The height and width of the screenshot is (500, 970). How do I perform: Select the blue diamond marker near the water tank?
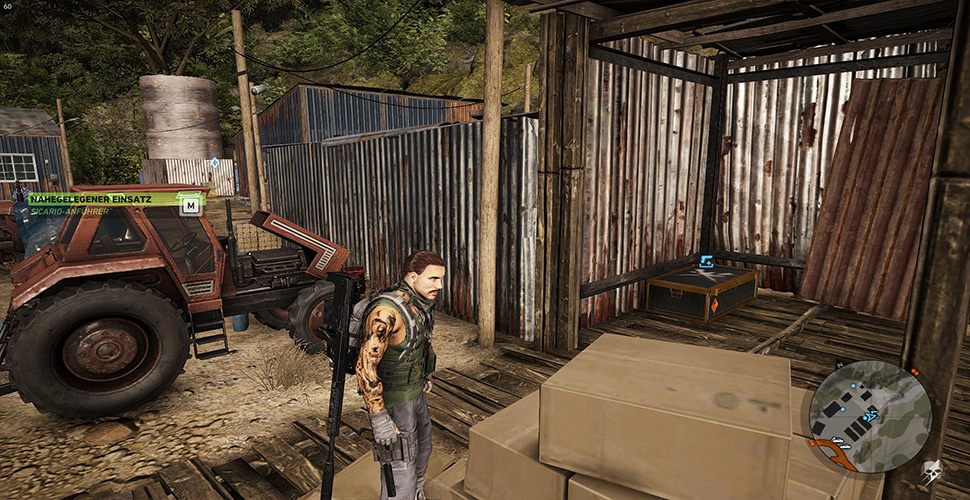[x=214, y=162]
